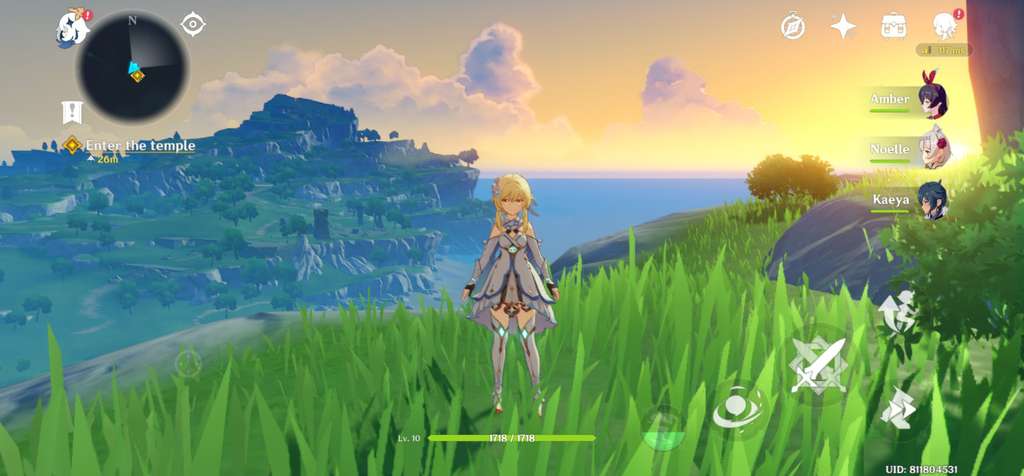Trigger the green elemental burst orb

coord(662,427)
